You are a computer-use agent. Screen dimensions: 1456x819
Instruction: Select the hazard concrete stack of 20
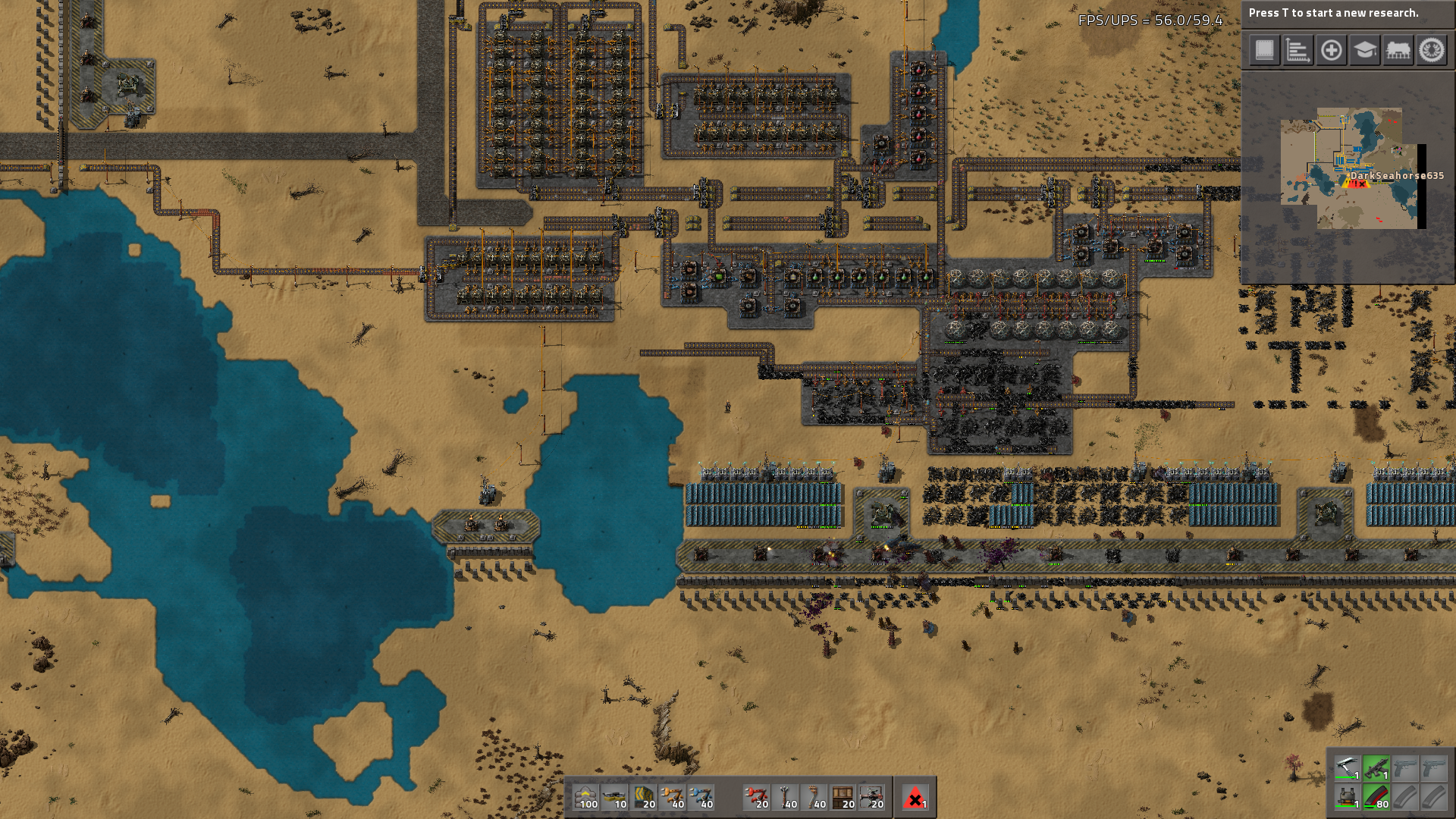[x=643, y=797]
